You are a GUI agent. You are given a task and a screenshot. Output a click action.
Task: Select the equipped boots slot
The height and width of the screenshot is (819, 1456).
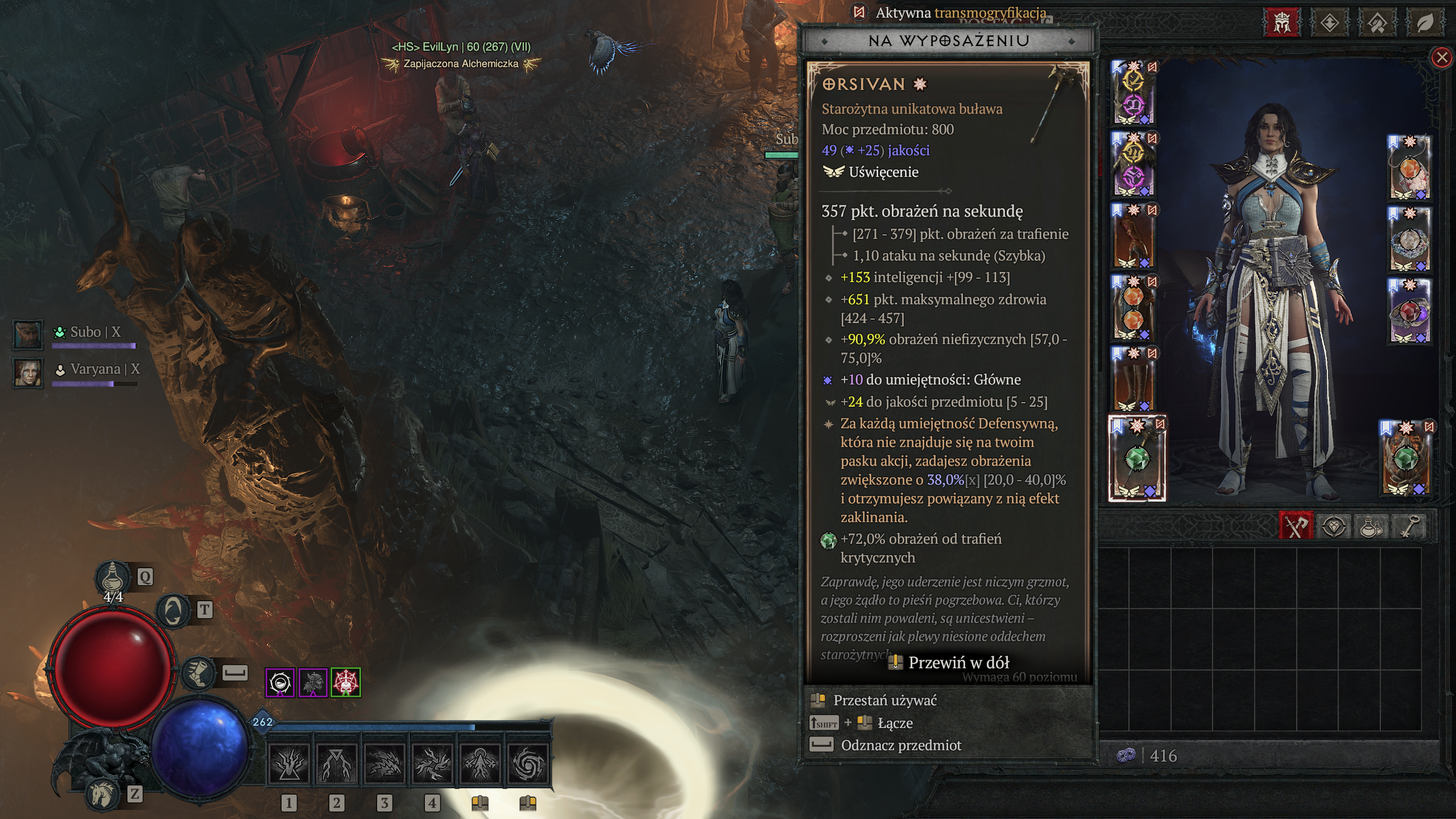(1133, 379)
